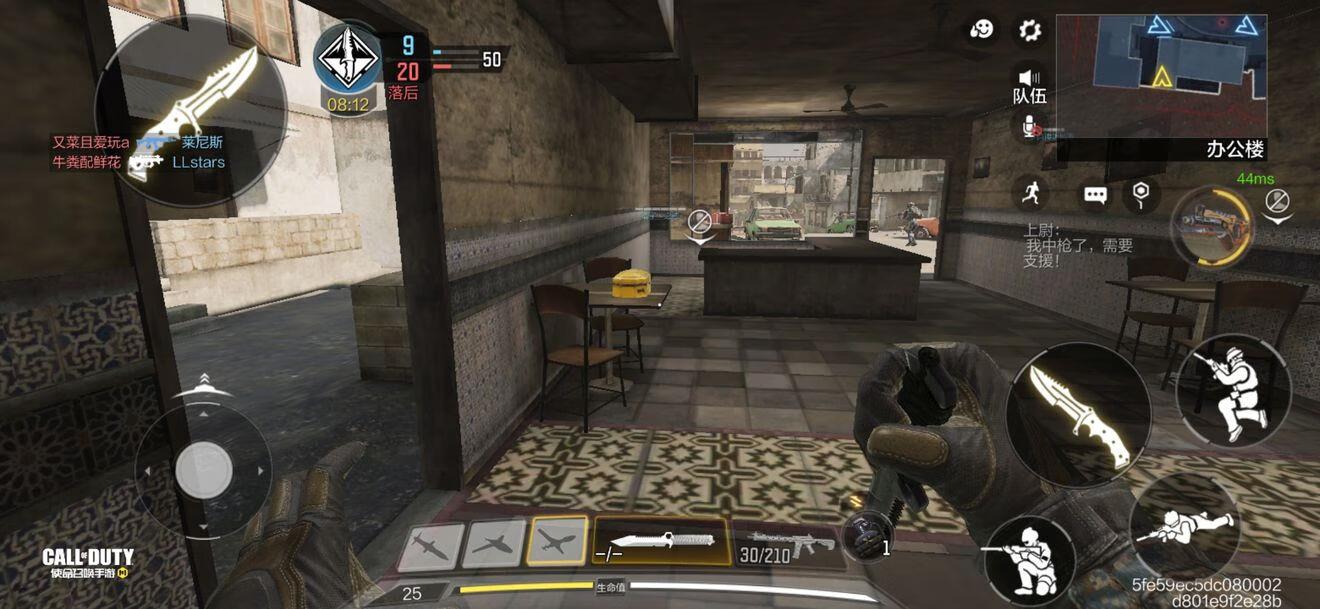Viewport: 1320px width, 609px height.
Task: Select the knife weapon slot
Action: click(x=661, y=542)
